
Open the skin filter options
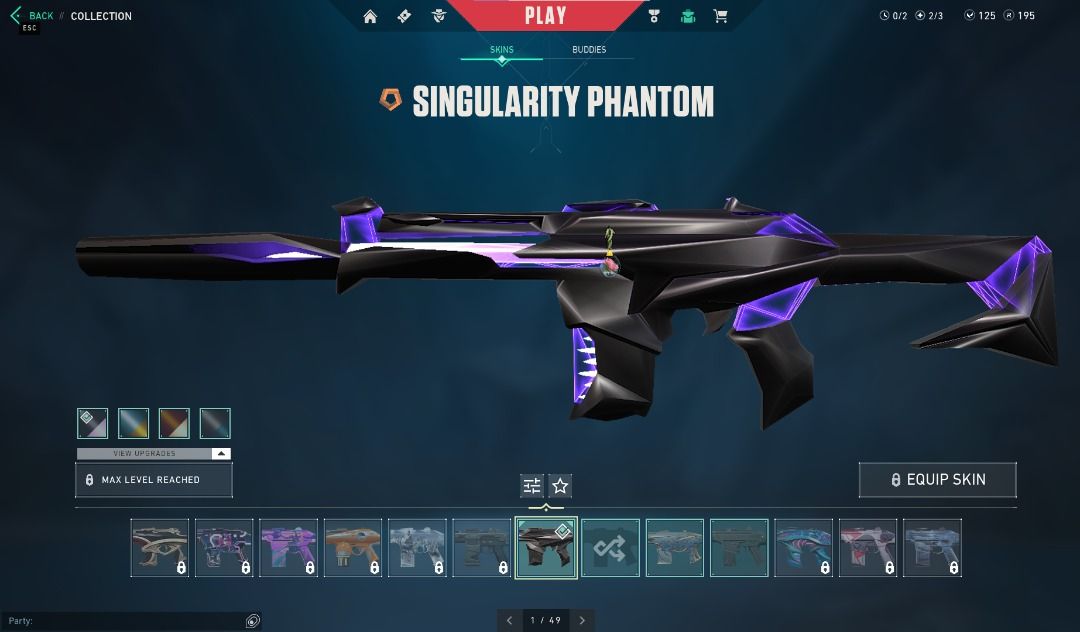(532, 486)
